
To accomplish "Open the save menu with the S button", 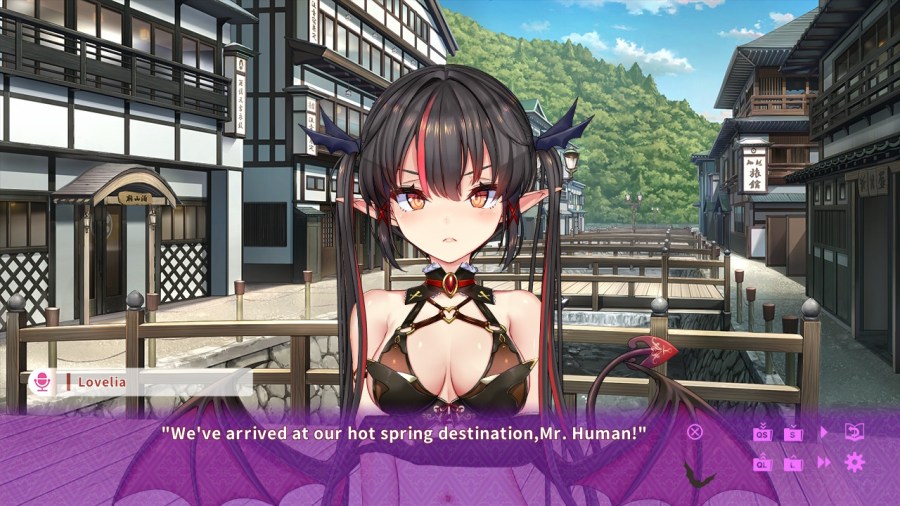I will 793,433.
